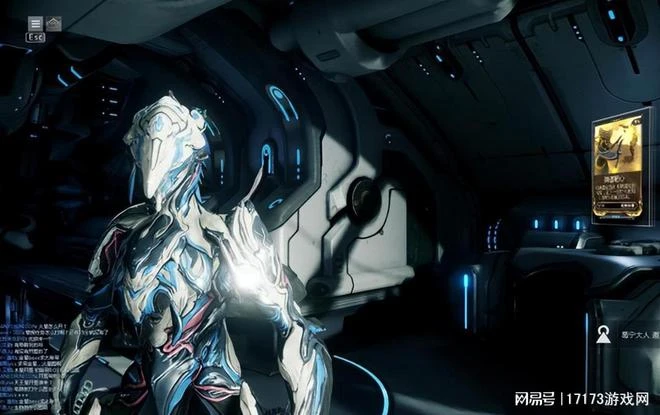660x415 pixels.
Task: Click the home icon beside the menu button
Action: (x=54, y=22)
